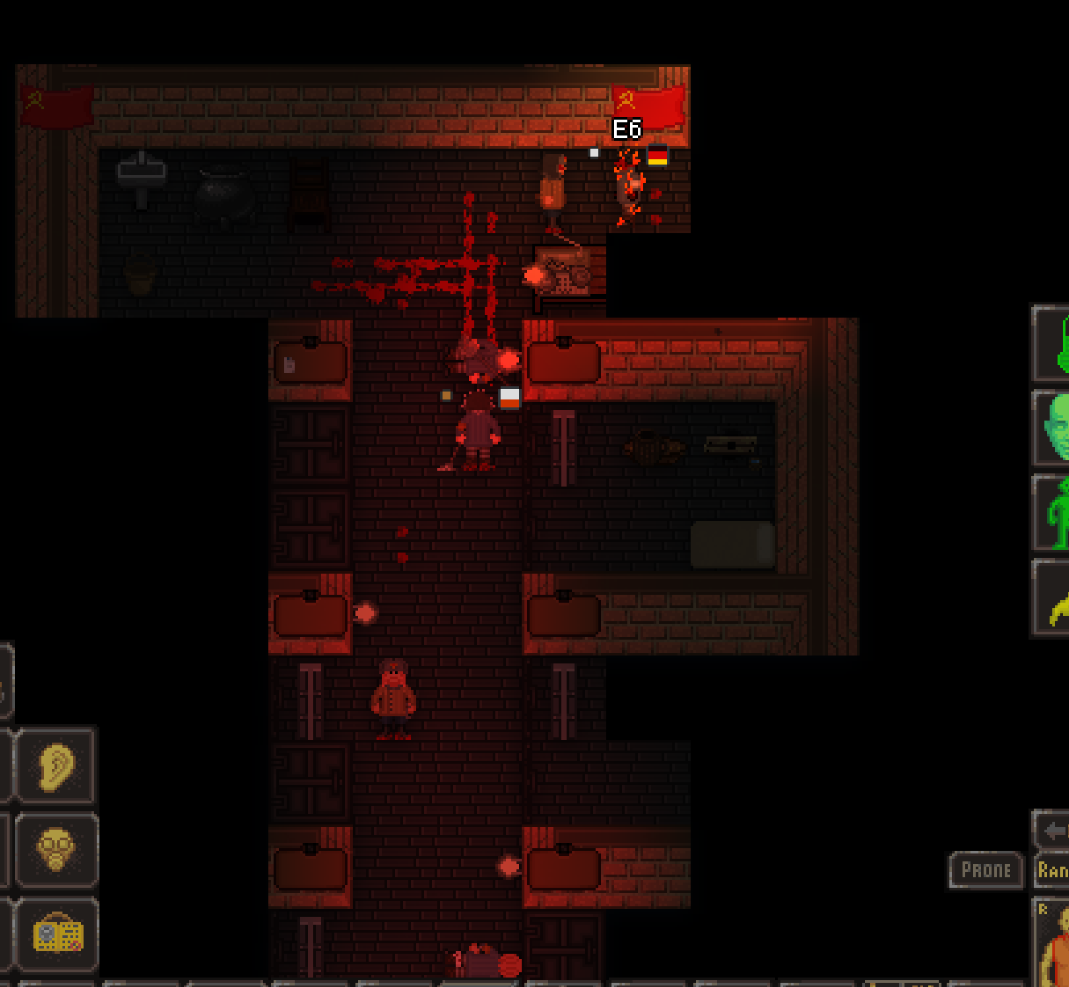The height and width of the screenshot is (987, 1069).
Task: Open the yellow radio icon
Action: 57,935
